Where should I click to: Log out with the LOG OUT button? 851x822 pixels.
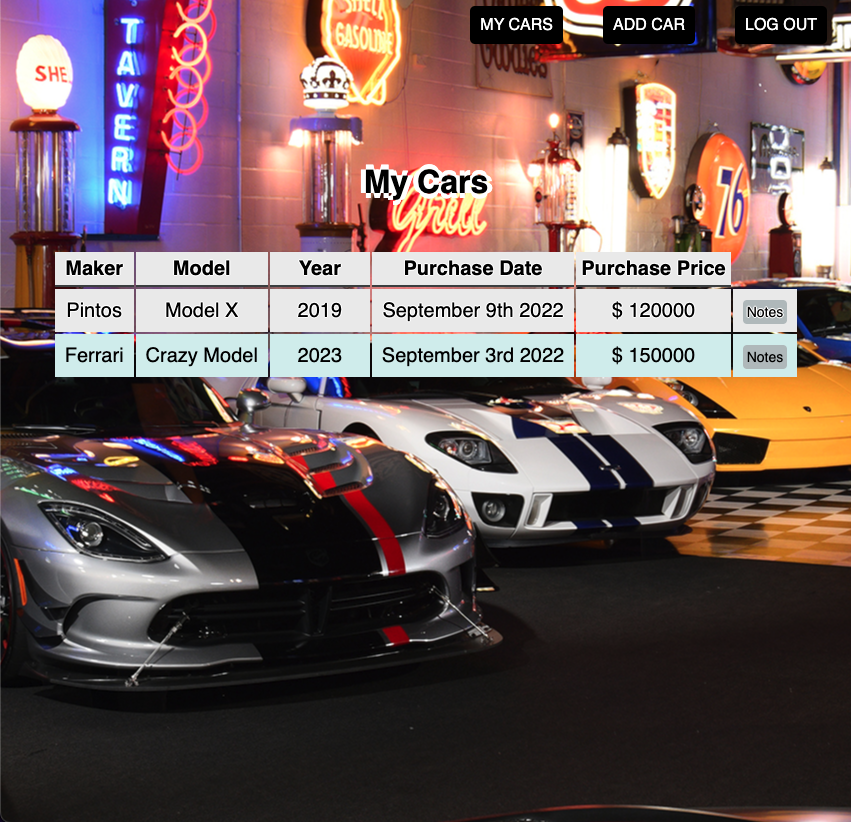(781, 25)
